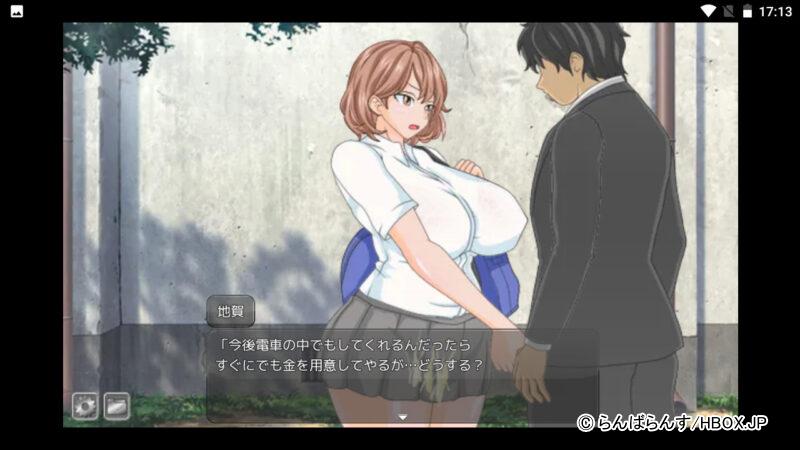Open the folder save/load icon

pyautogui.click(x=117, y=405)
